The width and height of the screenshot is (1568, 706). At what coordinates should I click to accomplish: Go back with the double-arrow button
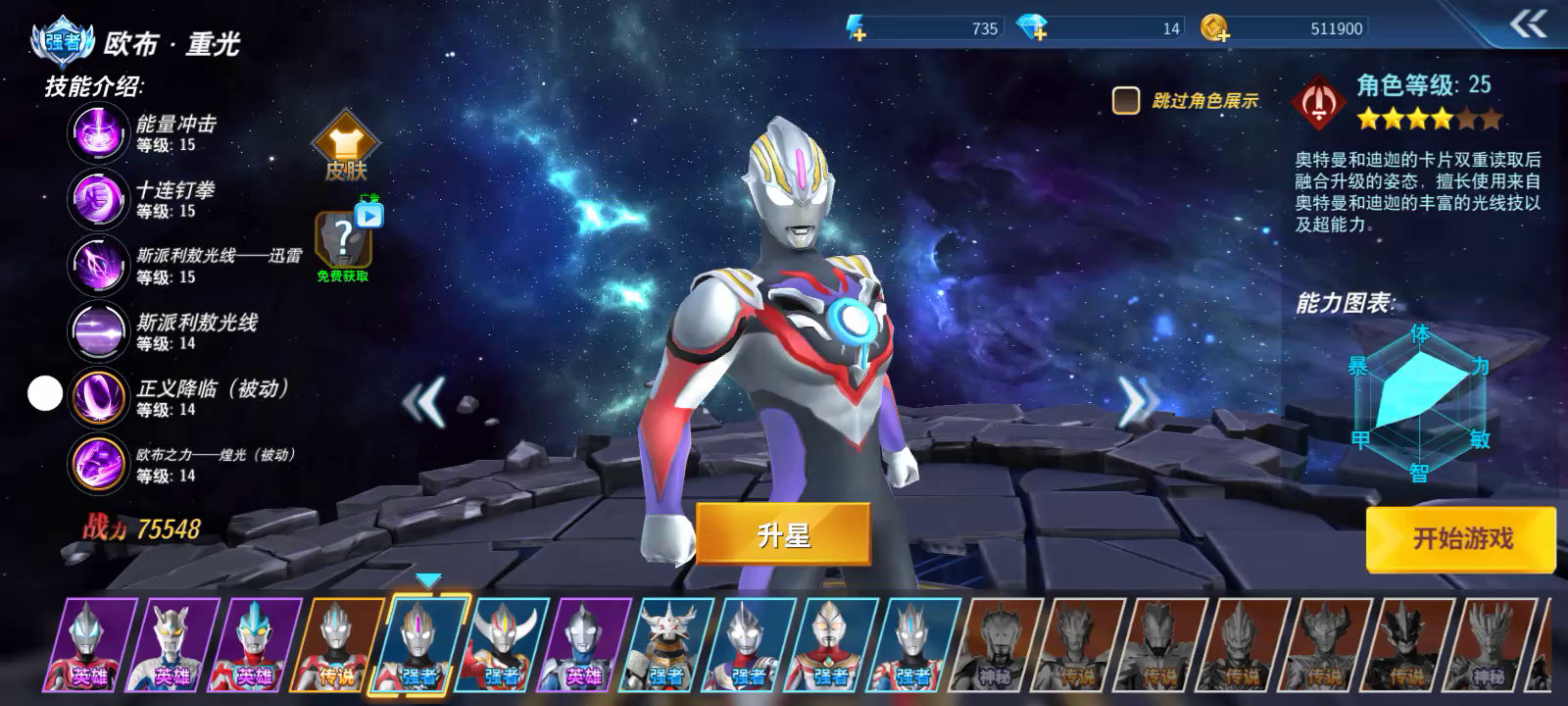click(x=1528, y=25)
